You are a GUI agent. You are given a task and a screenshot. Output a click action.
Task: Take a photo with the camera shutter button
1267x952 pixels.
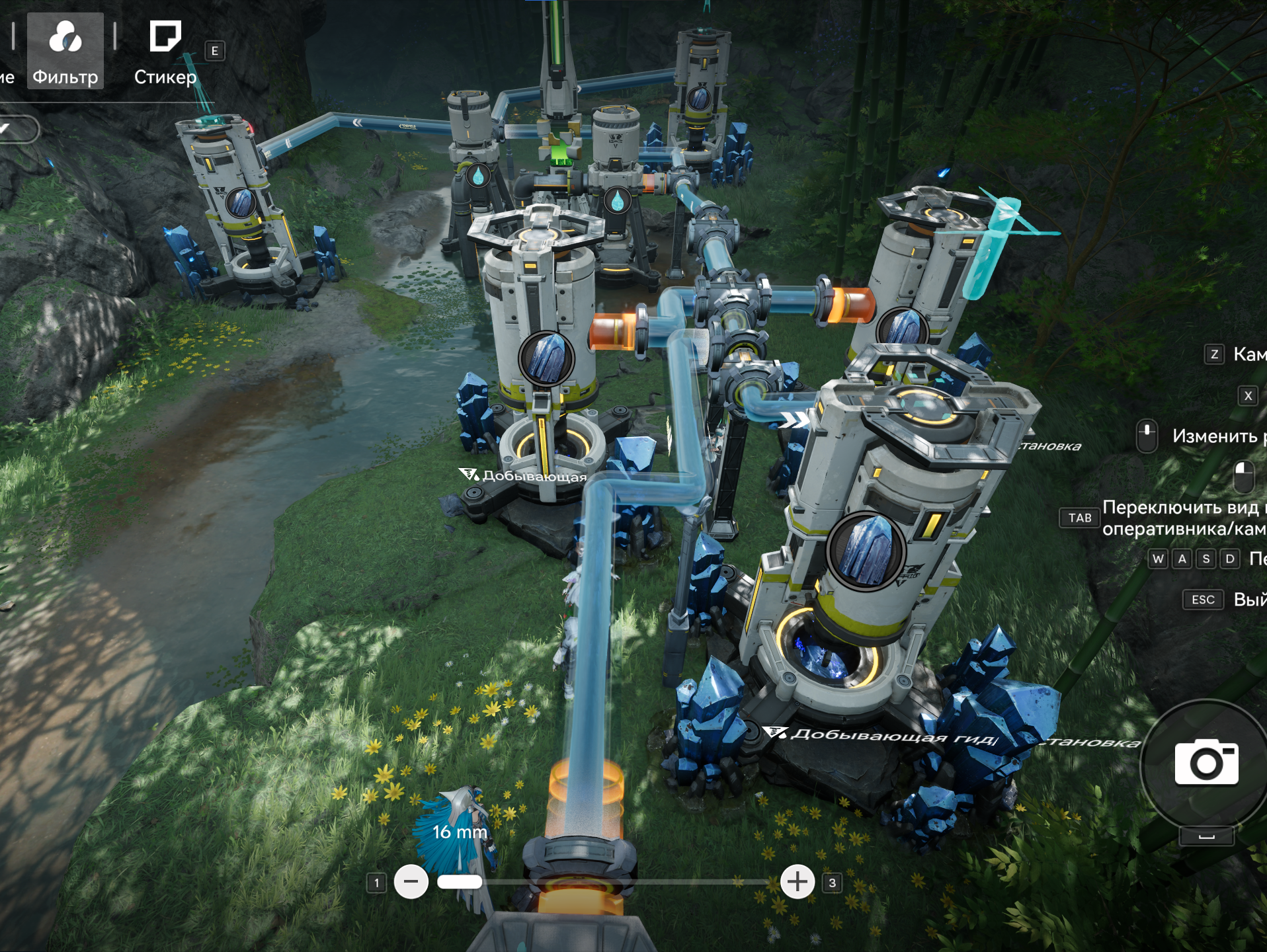pos(1206,763)
